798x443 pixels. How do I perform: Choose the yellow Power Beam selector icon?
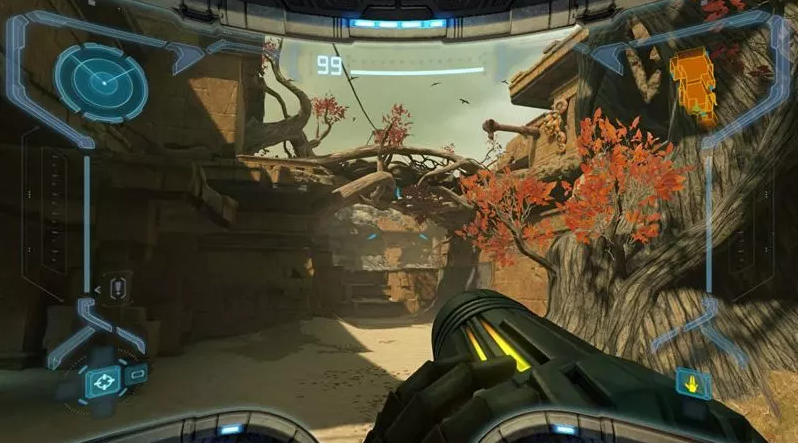[691, 383]
